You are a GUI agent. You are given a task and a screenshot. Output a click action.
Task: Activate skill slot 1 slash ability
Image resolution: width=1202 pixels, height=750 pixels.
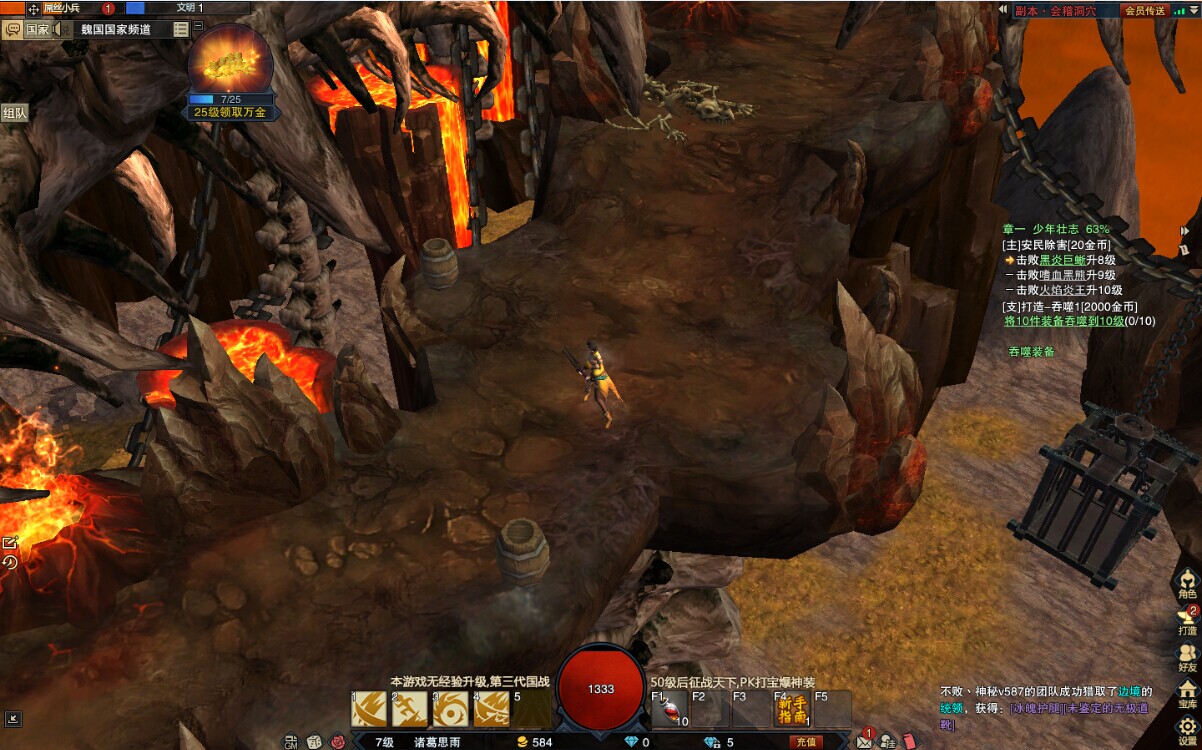click(x=369, y=709)
